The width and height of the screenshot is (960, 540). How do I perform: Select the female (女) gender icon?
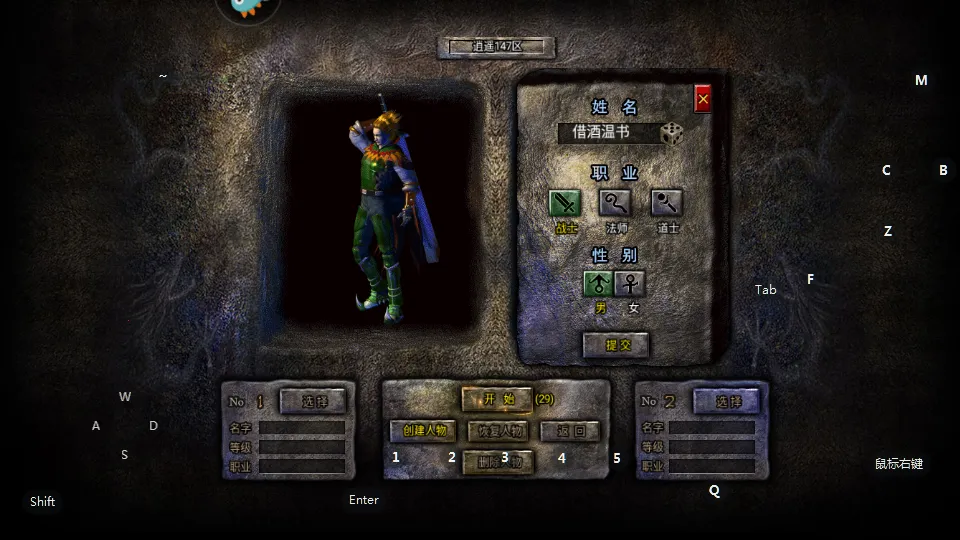point(631,284)
